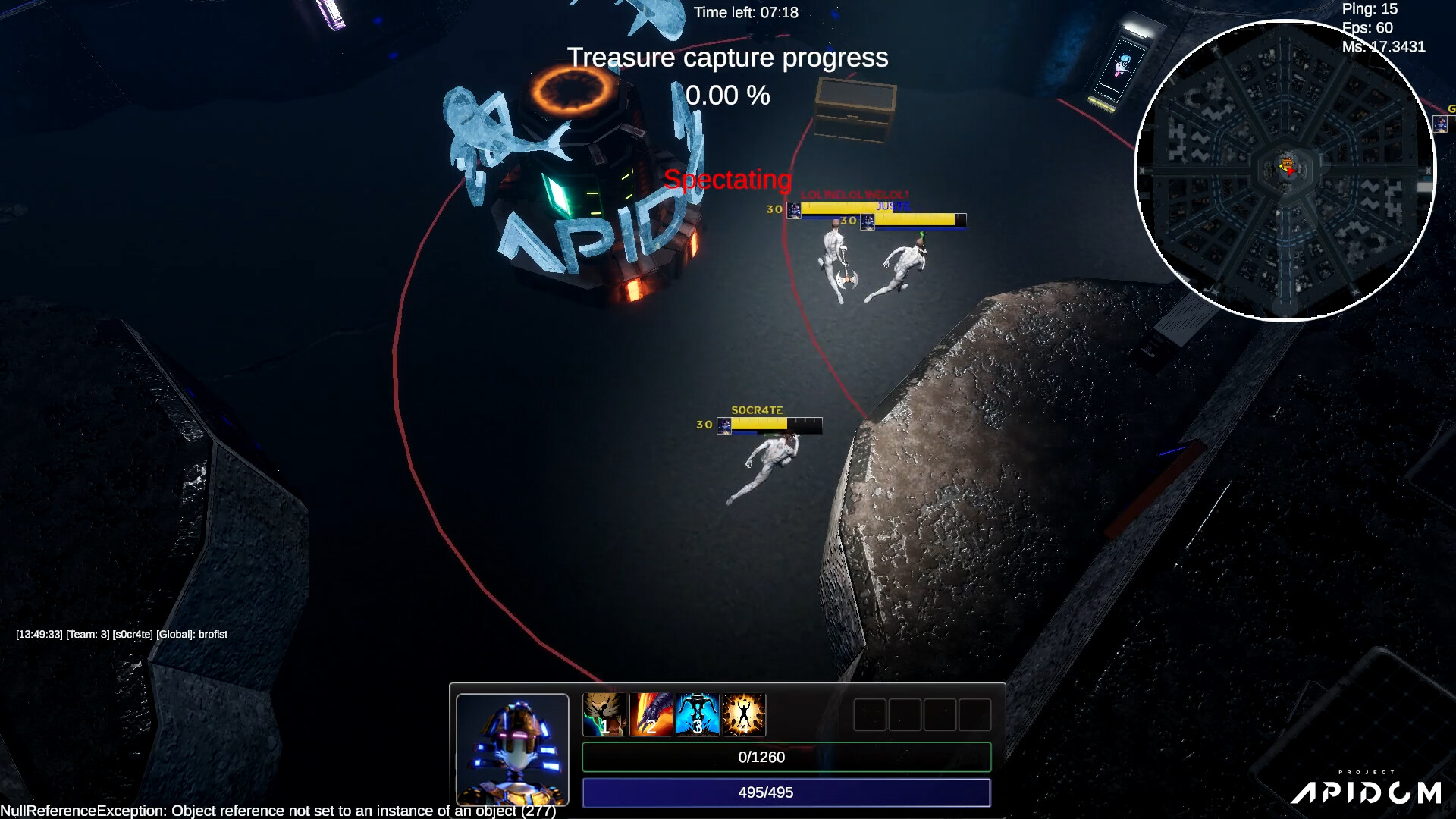Click the NullReferenceException error message

[x=277, y=811]
